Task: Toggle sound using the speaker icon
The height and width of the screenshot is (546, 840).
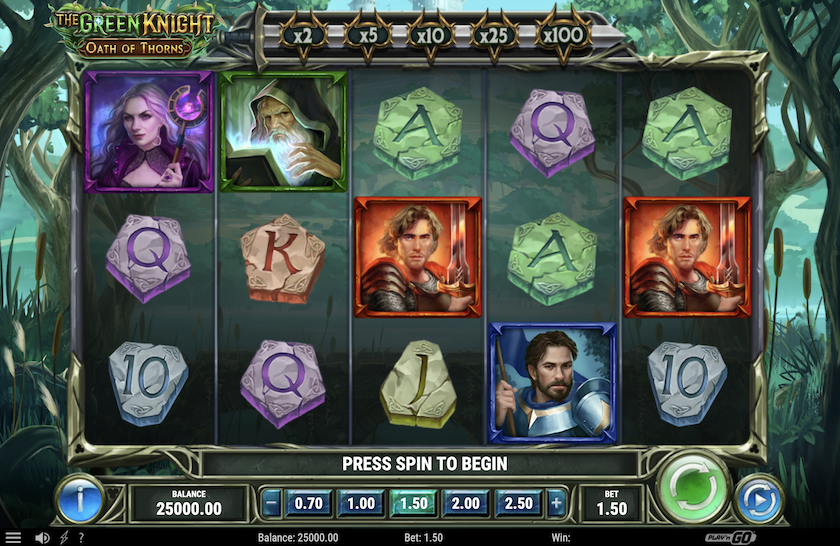Action: [x=43, y=538]
